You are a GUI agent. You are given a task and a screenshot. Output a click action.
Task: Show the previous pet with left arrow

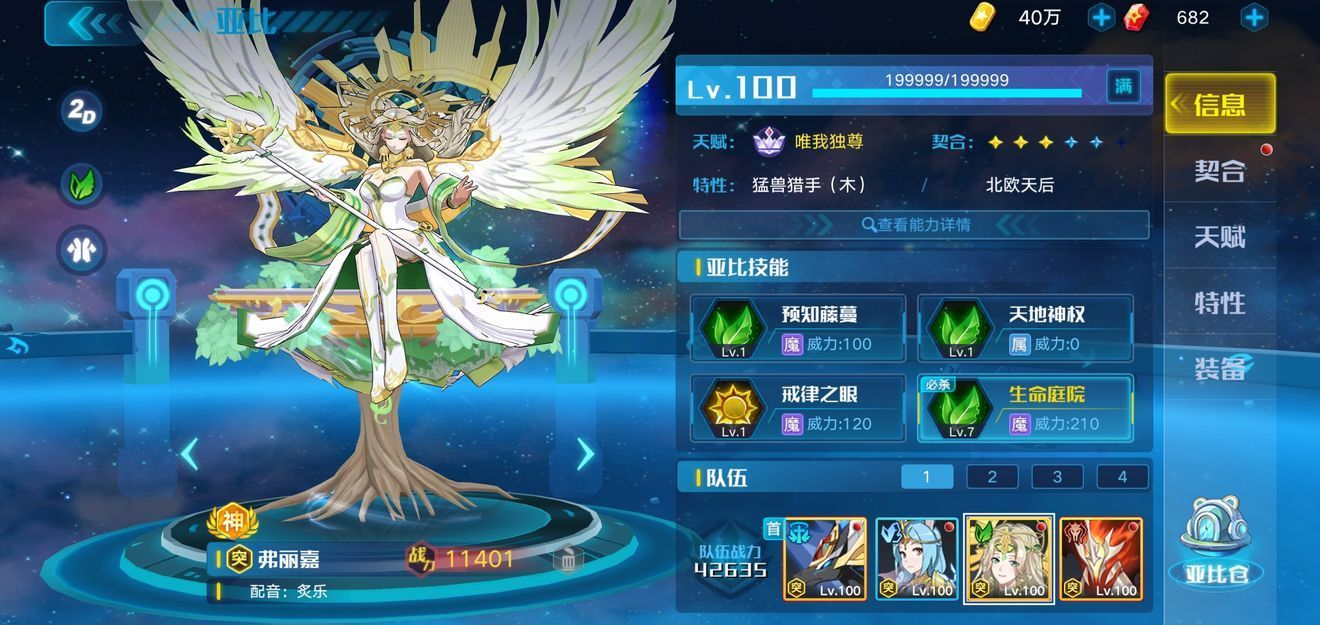point(189,454)
